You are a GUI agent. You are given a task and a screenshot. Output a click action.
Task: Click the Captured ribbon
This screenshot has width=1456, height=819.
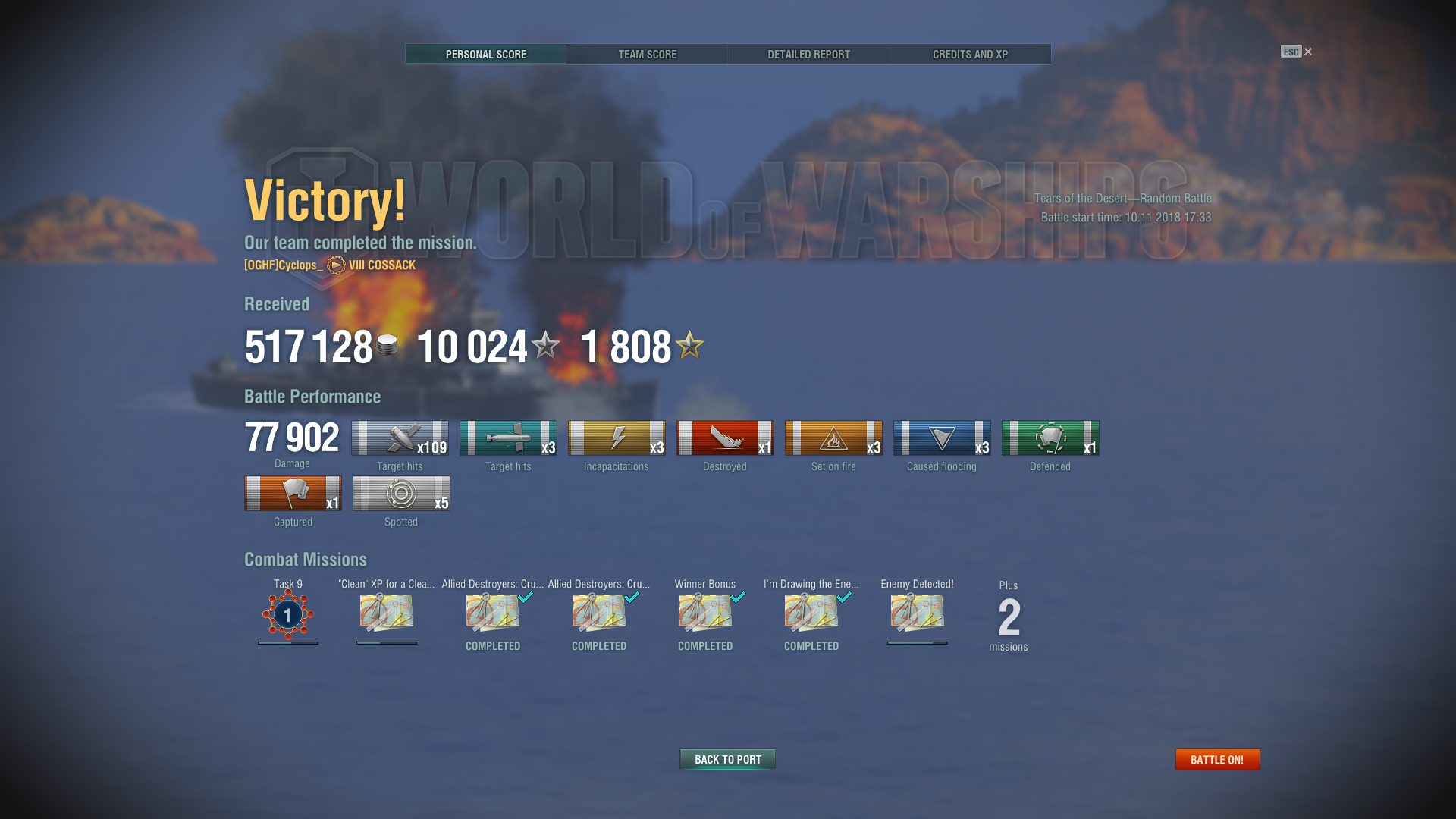point(293,494)
